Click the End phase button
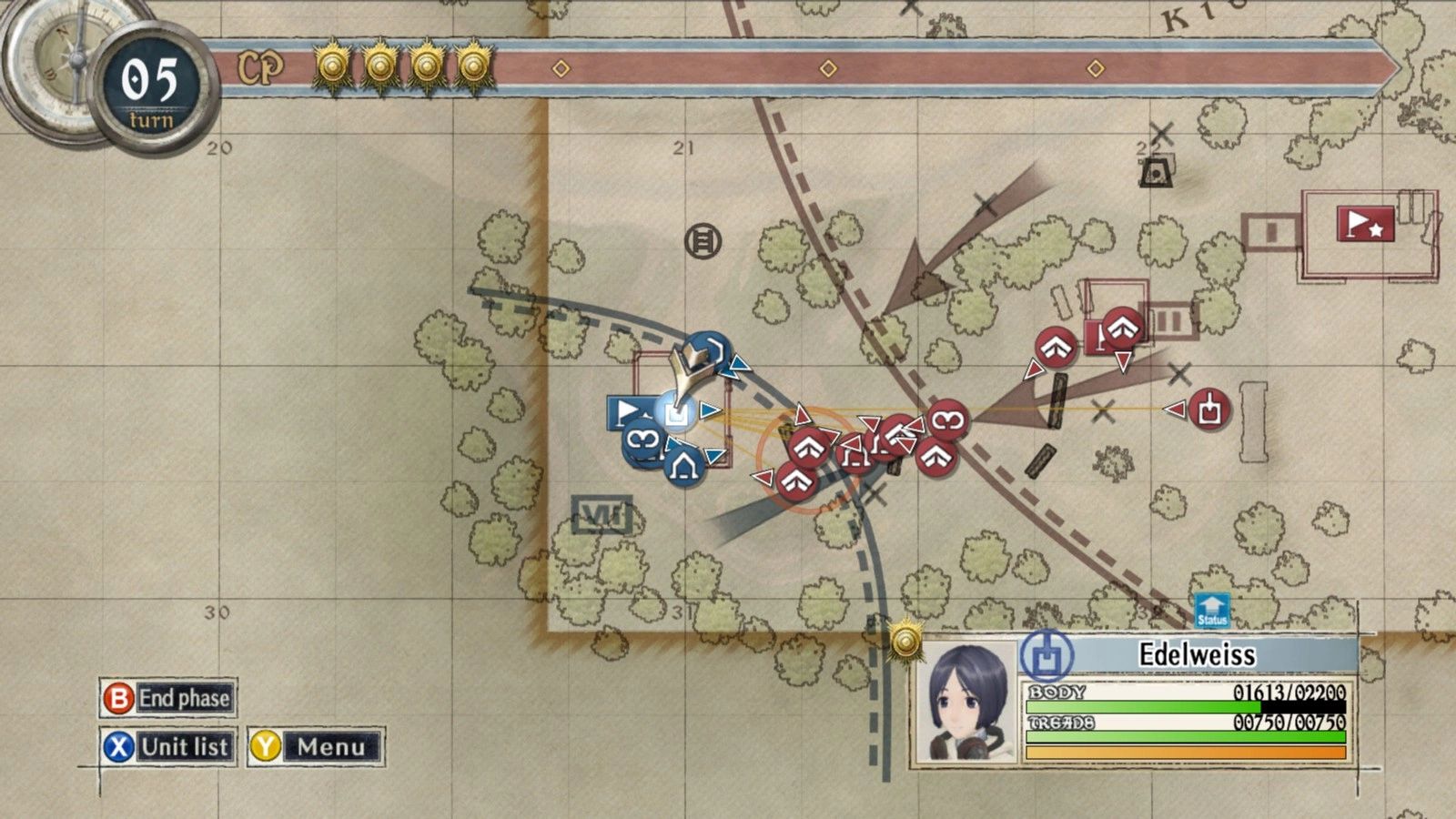 (x=168, y=698)
